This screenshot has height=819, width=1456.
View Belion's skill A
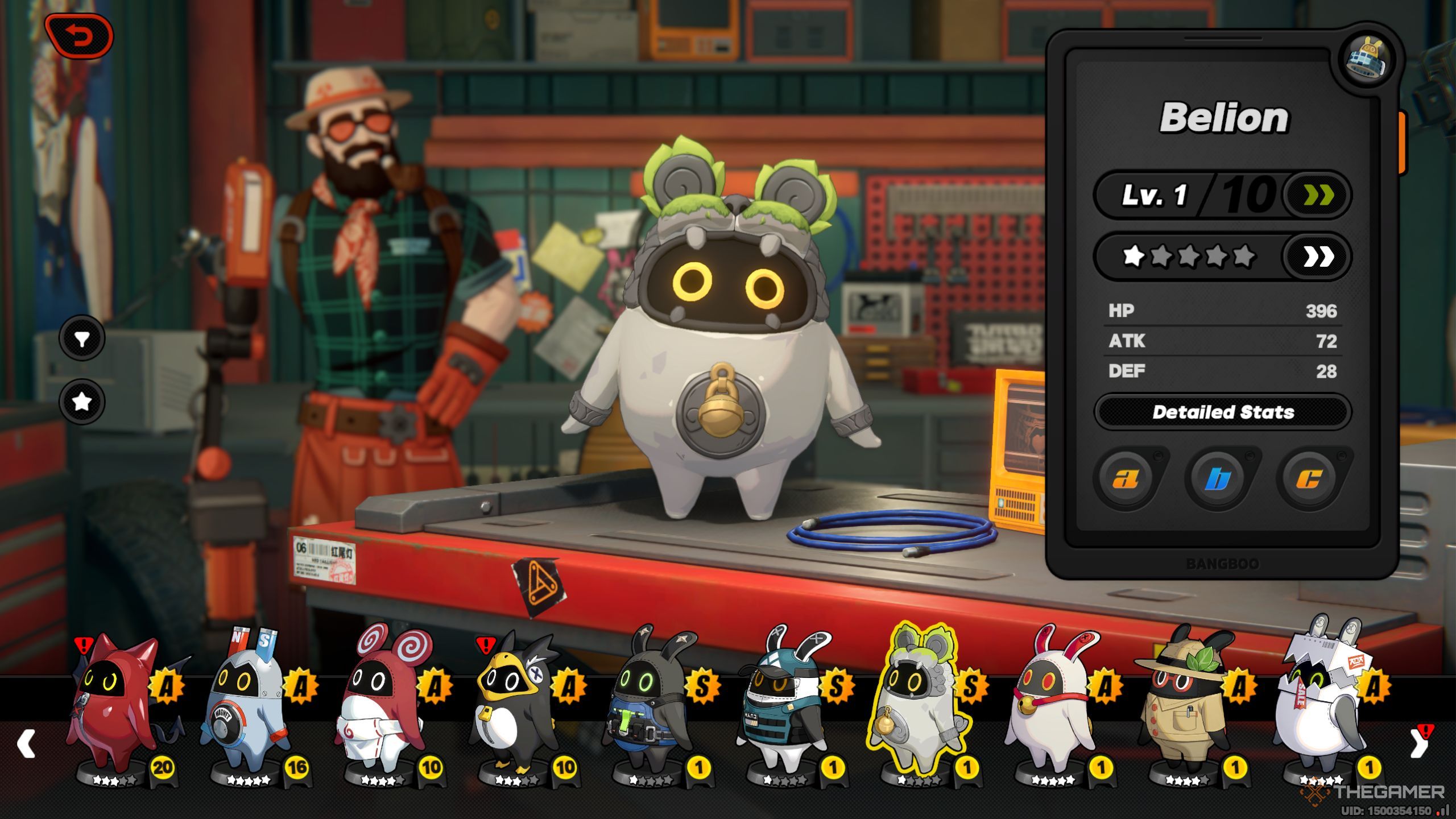tap(1126, 479)
